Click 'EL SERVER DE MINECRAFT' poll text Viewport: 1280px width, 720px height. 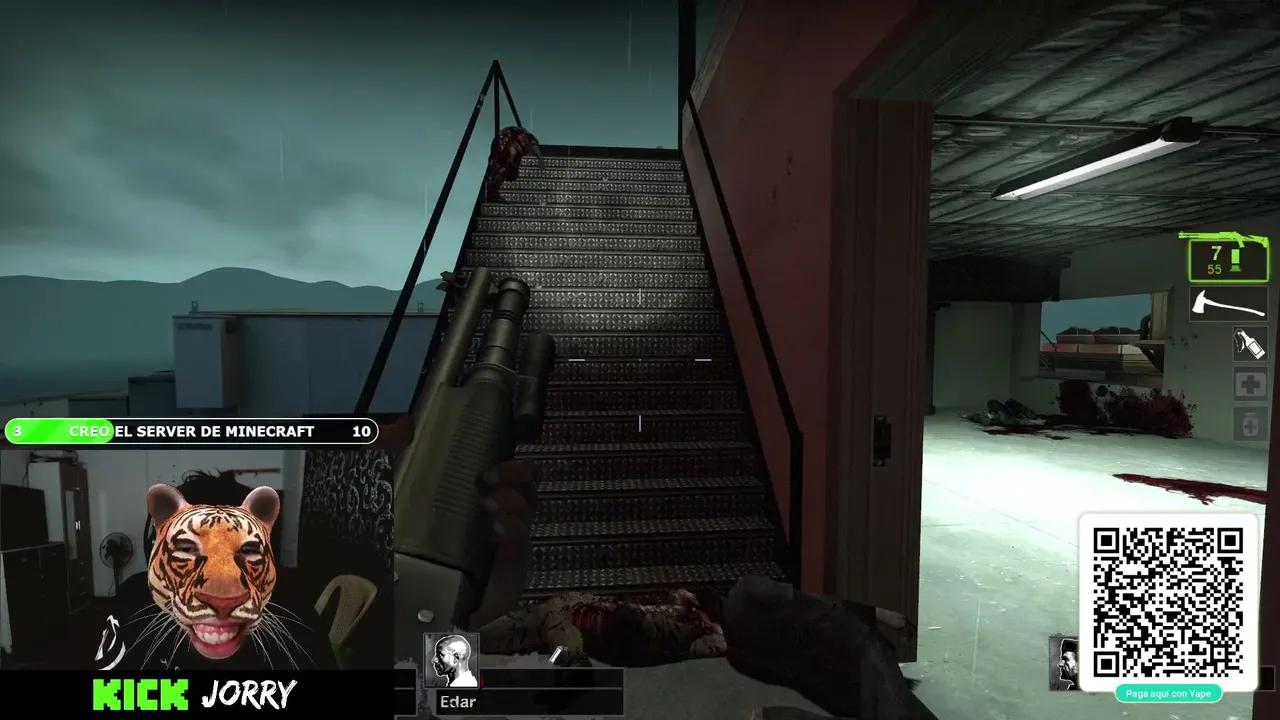(x=215, y=431)
